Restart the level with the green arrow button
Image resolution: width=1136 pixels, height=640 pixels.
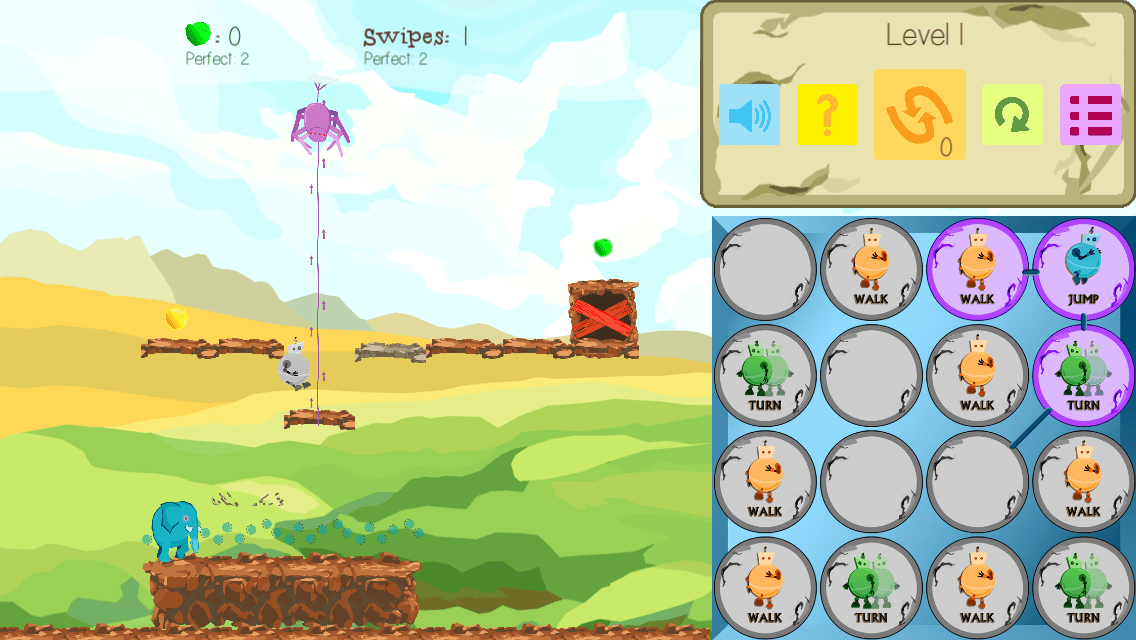tap(1012, 115)
